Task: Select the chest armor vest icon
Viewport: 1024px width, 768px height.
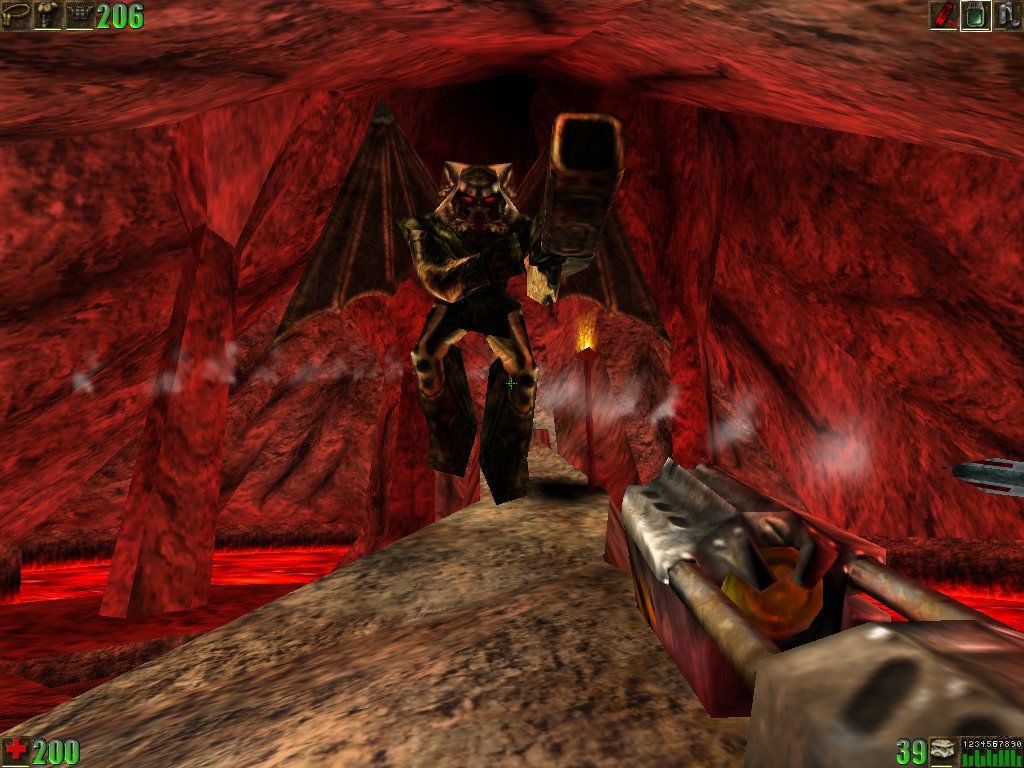Action: click(x=79, y=15)
